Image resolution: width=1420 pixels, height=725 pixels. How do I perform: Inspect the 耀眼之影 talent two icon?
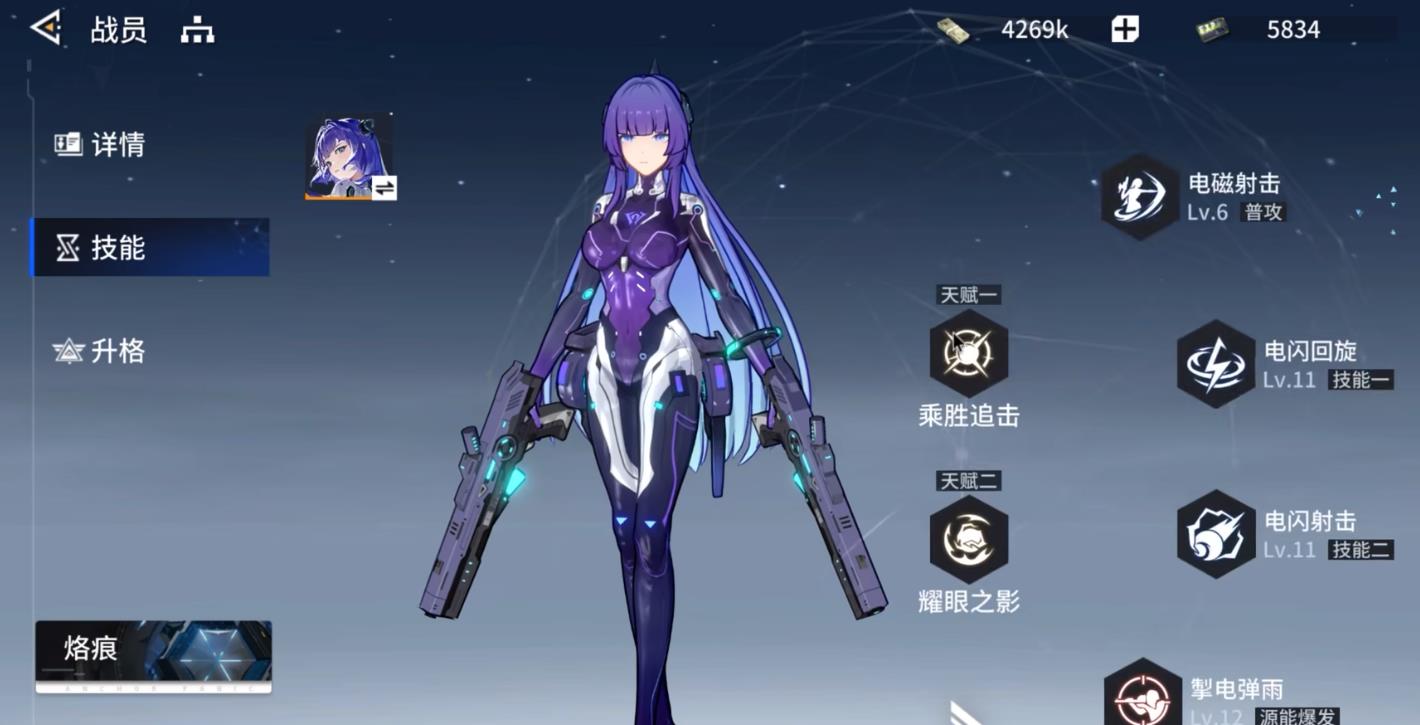(968, 539)
